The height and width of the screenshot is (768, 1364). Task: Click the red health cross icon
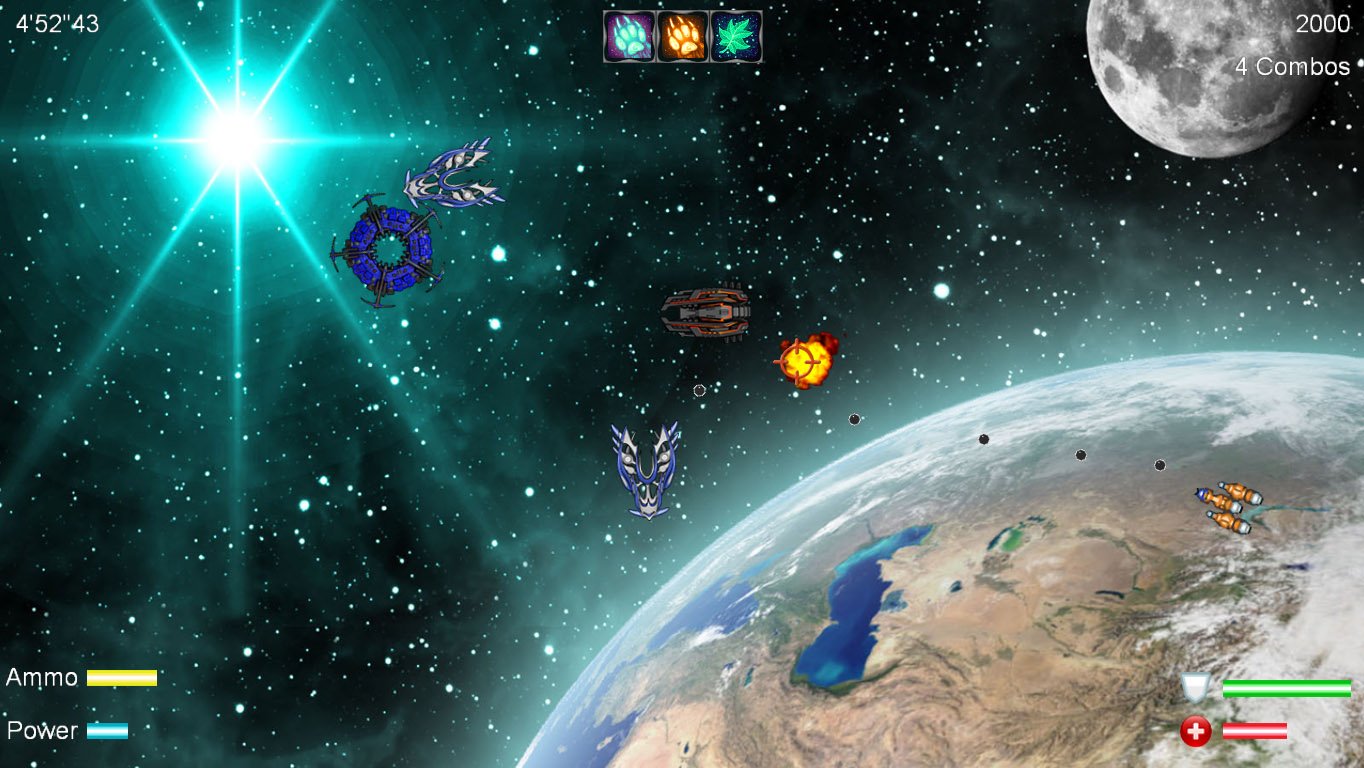click(x=1196, y=730)
